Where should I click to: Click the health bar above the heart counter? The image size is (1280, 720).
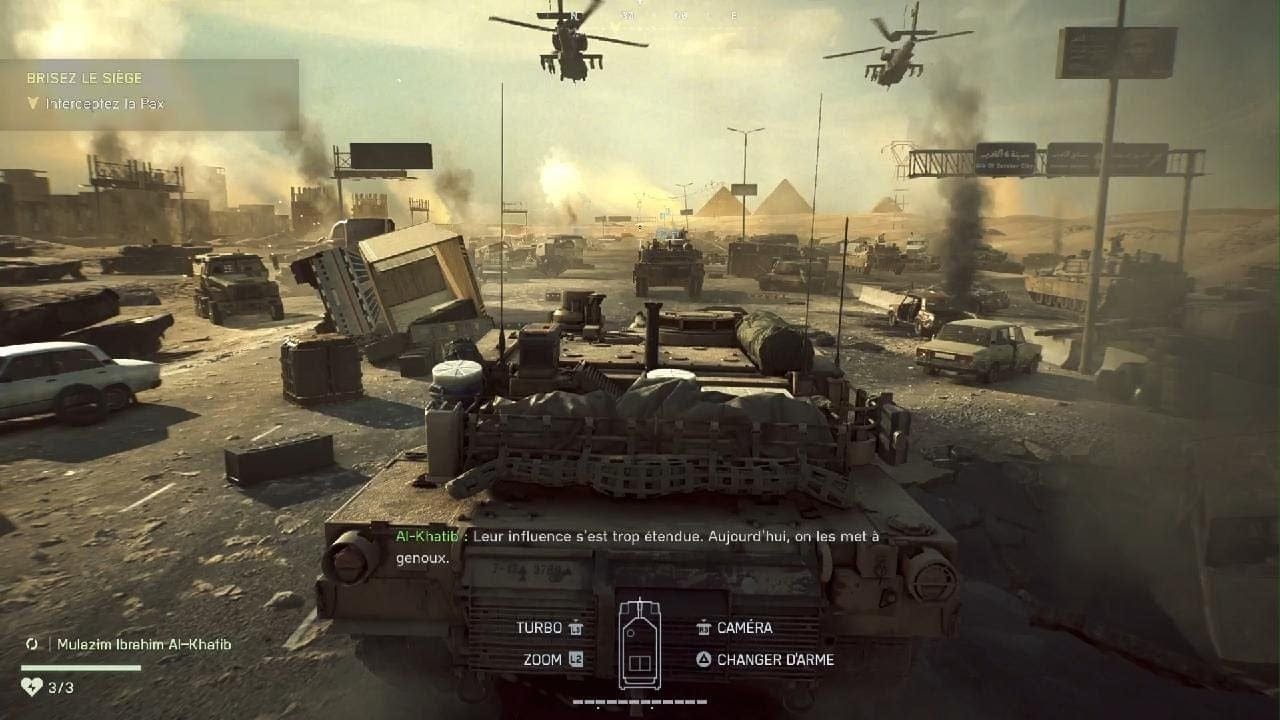click(x=80, y=668)
